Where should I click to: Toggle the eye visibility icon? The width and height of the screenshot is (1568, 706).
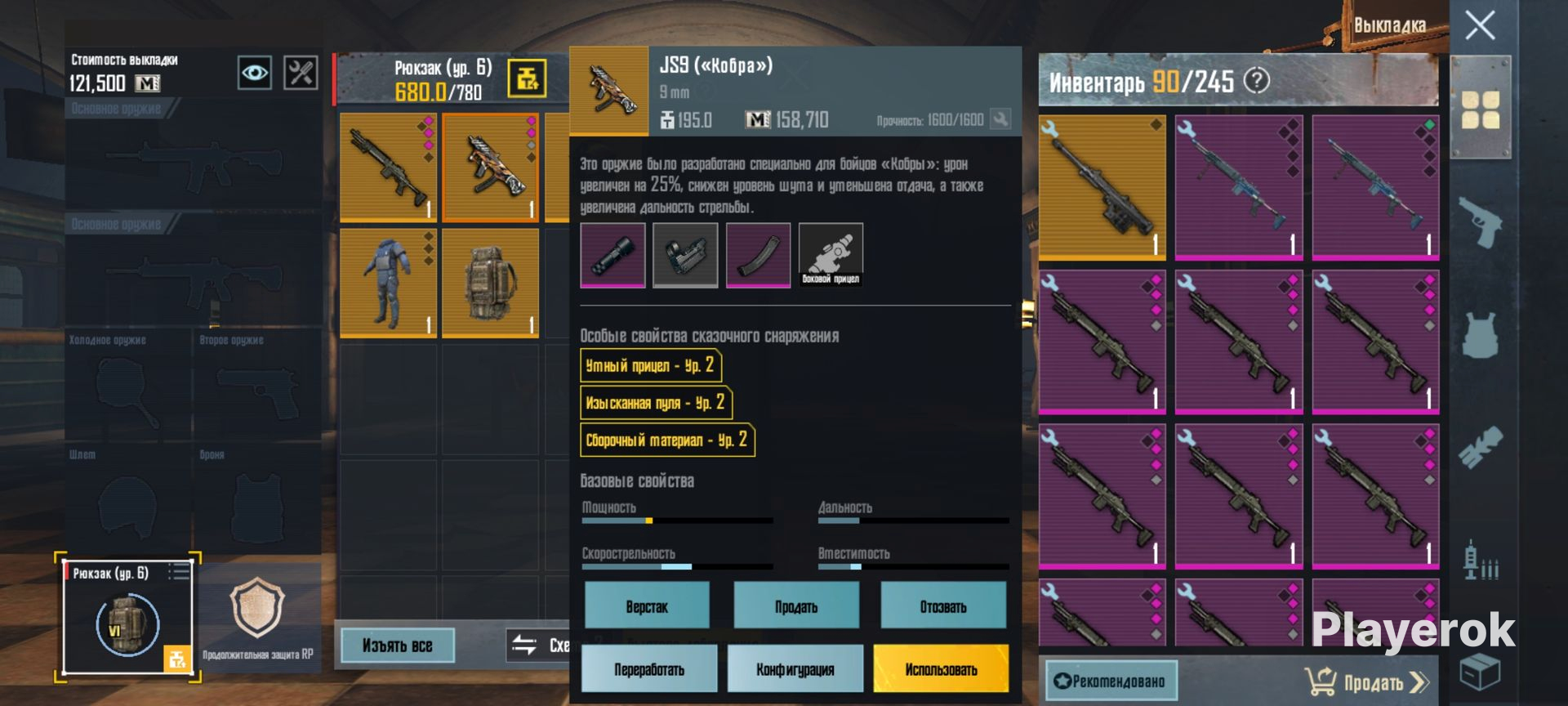[254, 74]
